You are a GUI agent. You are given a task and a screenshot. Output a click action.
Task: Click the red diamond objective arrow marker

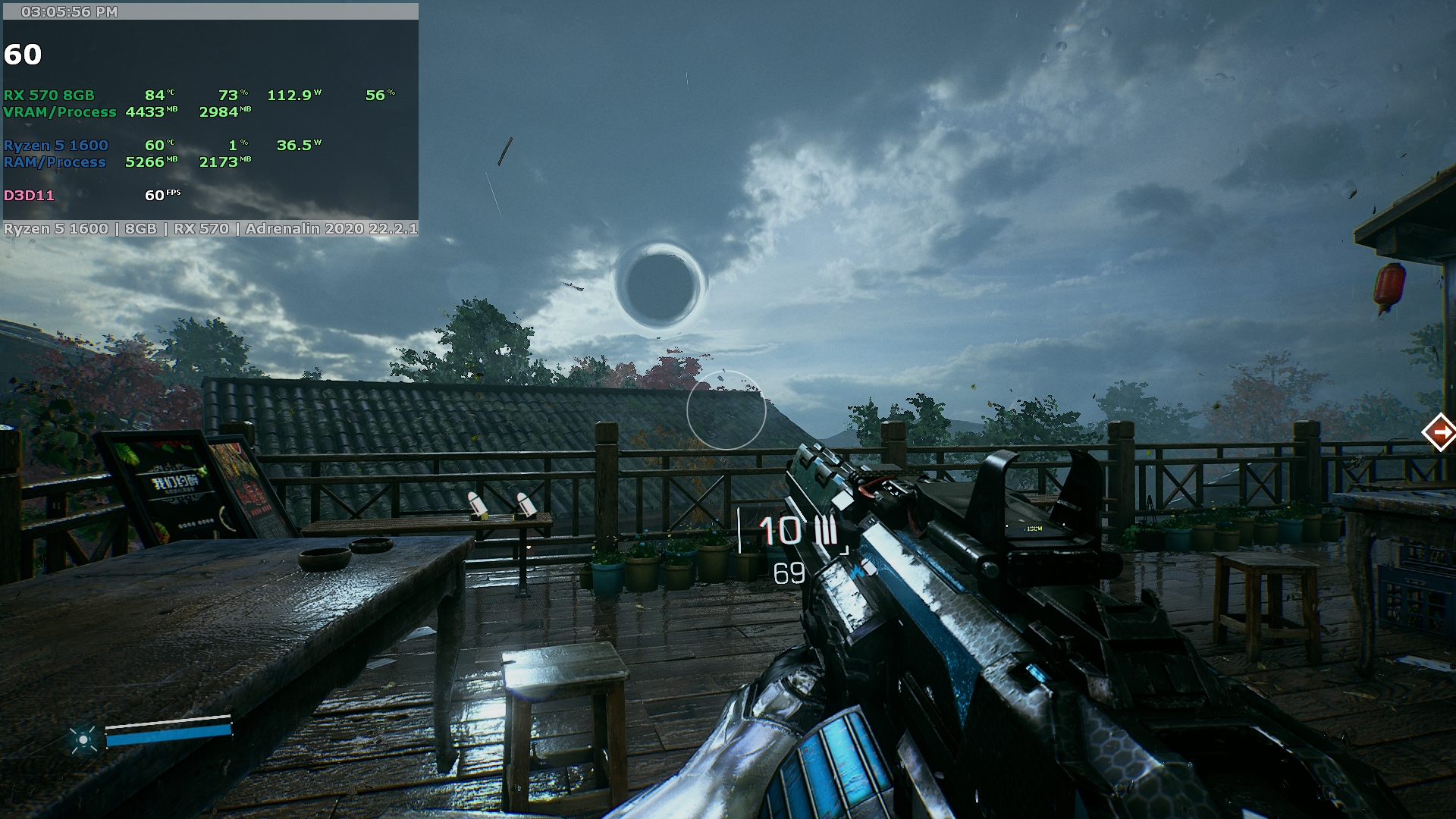point(1439,432)
